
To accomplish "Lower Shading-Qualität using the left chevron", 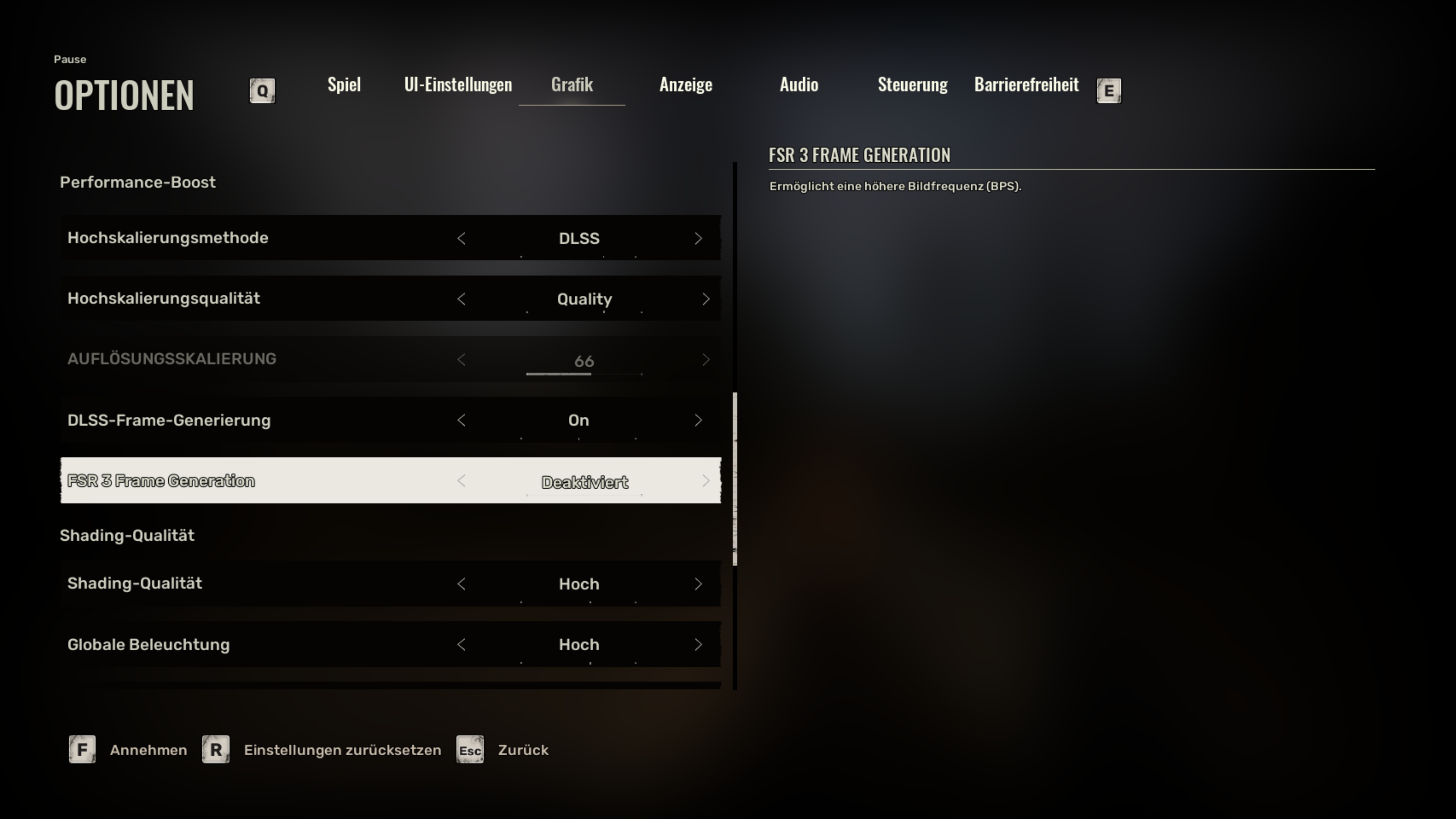I will [462, 584].
